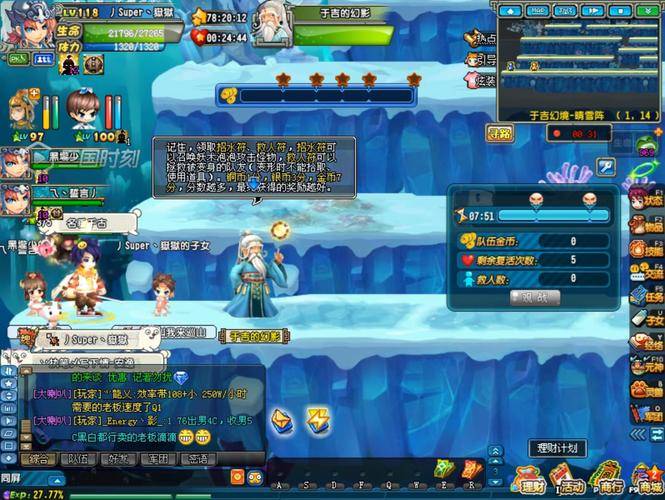Switch to the 军团 legion chat tab
665x500 pixels.
pos(157,459)
